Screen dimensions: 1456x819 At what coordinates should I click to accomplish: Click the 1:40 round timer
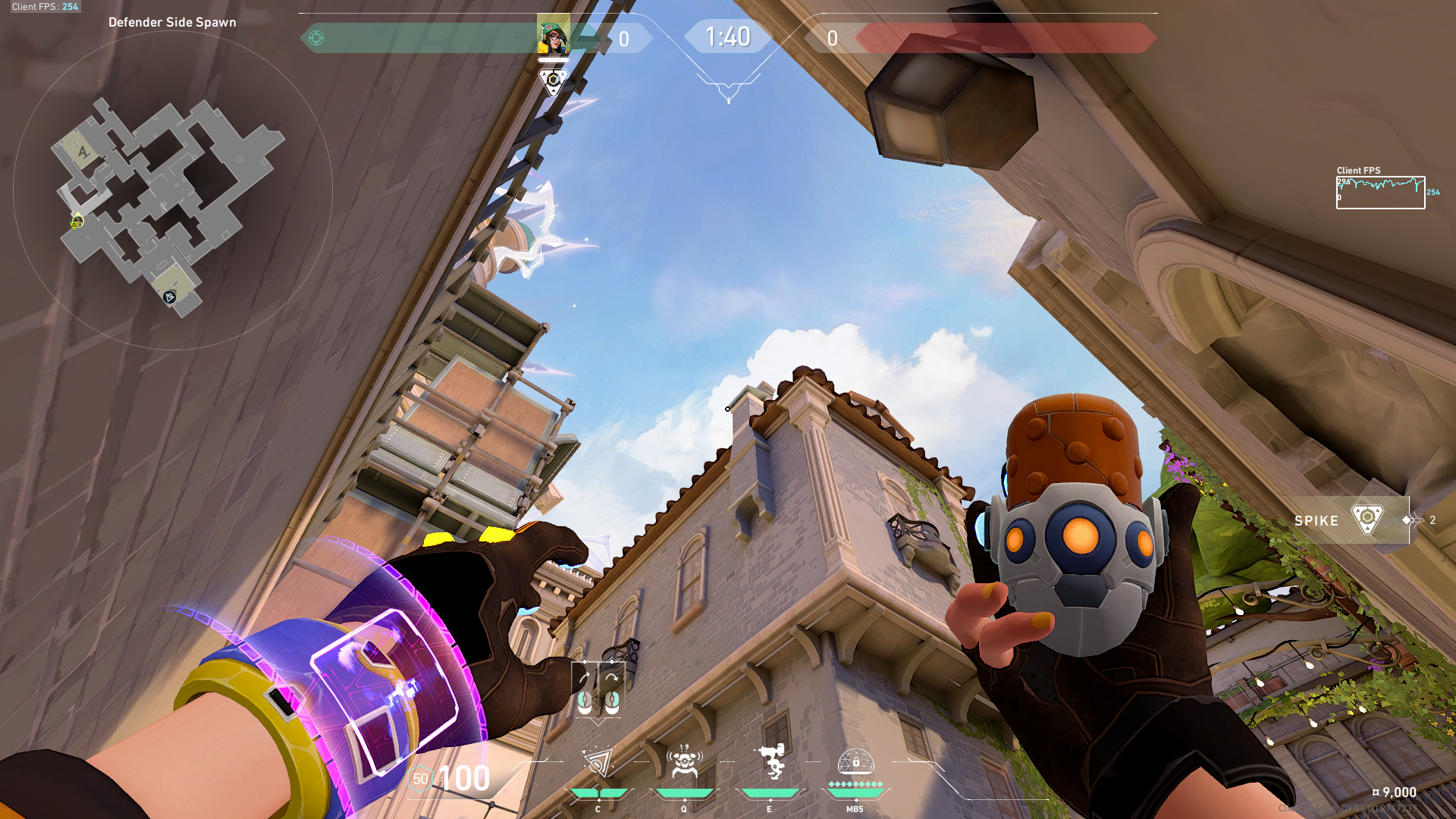click(x=727, y=35)
